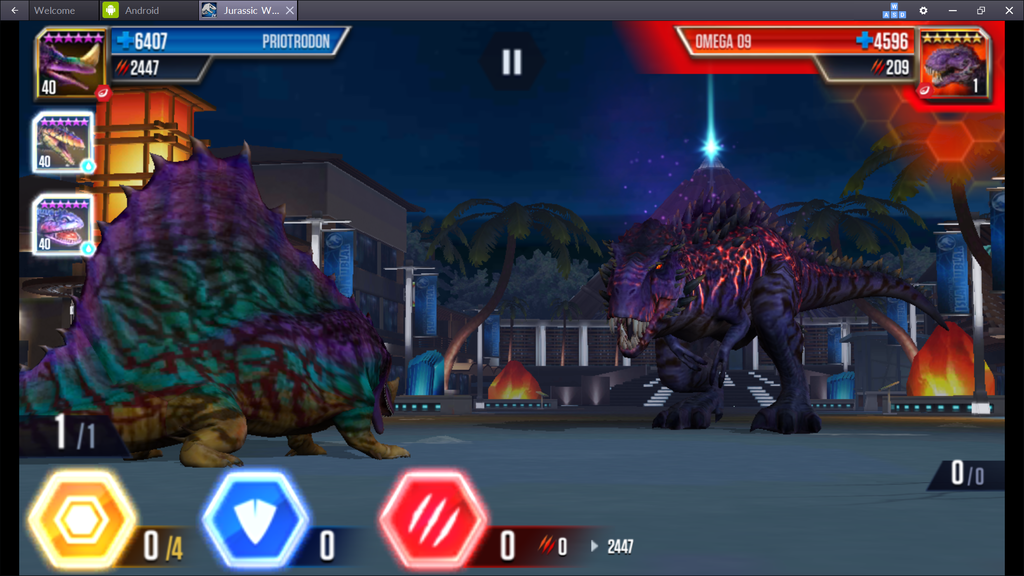Add an attack with the red claw button
Screen dimensions: 1024x576
pyautogui.click(x=433, y=520)
